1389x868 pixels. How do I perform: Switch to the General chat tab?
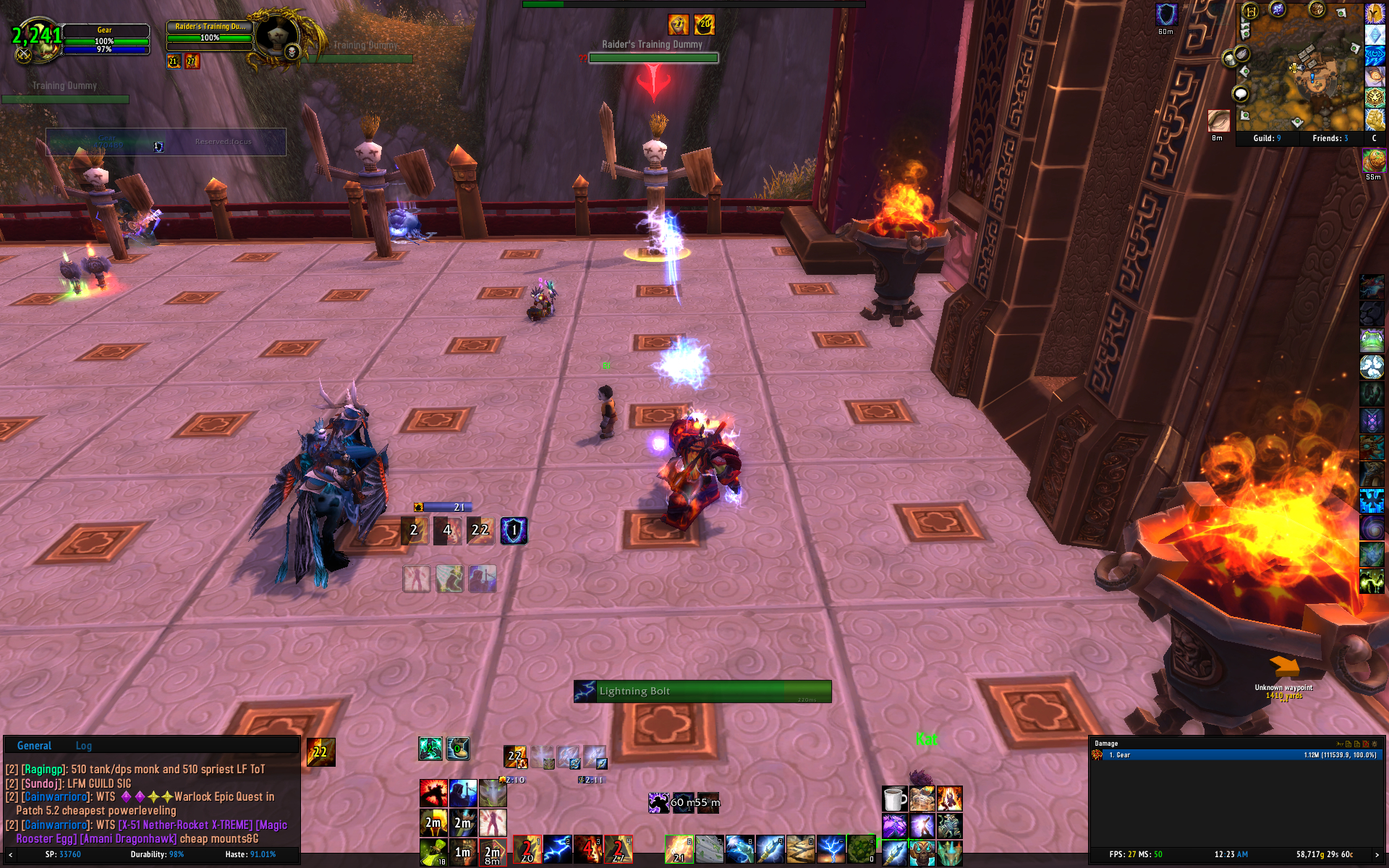click(34, 746)
